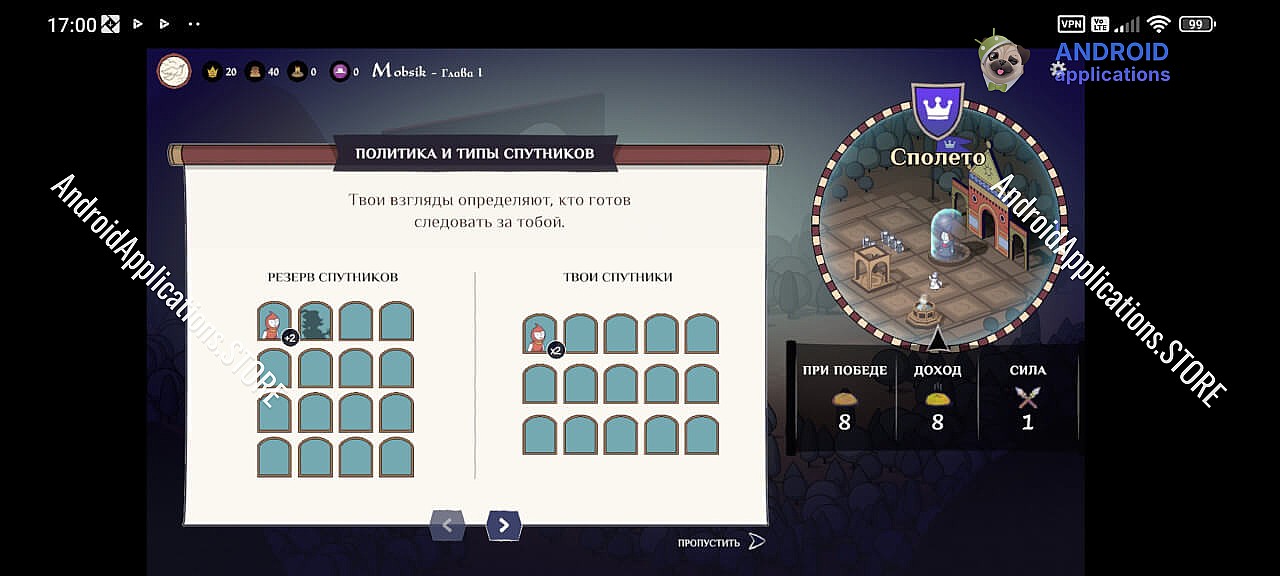1280x576 pixels.
Task: Tap the gold crown resource icon
Action: [x=212, y=72]
